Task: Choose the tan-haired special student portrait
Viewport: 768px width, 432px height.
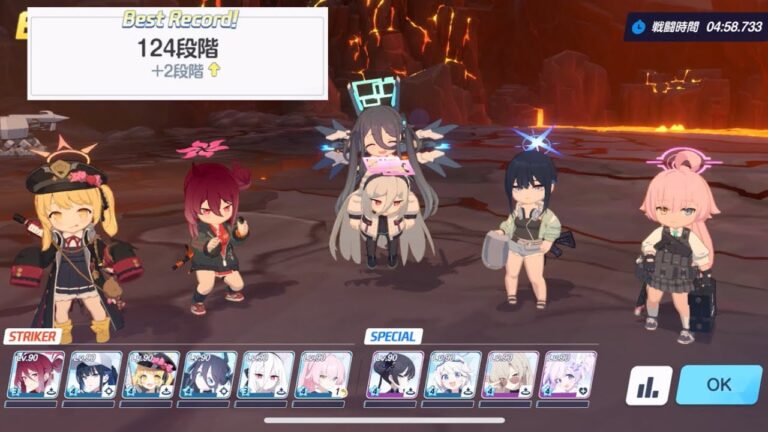Action: coord(510,375)
